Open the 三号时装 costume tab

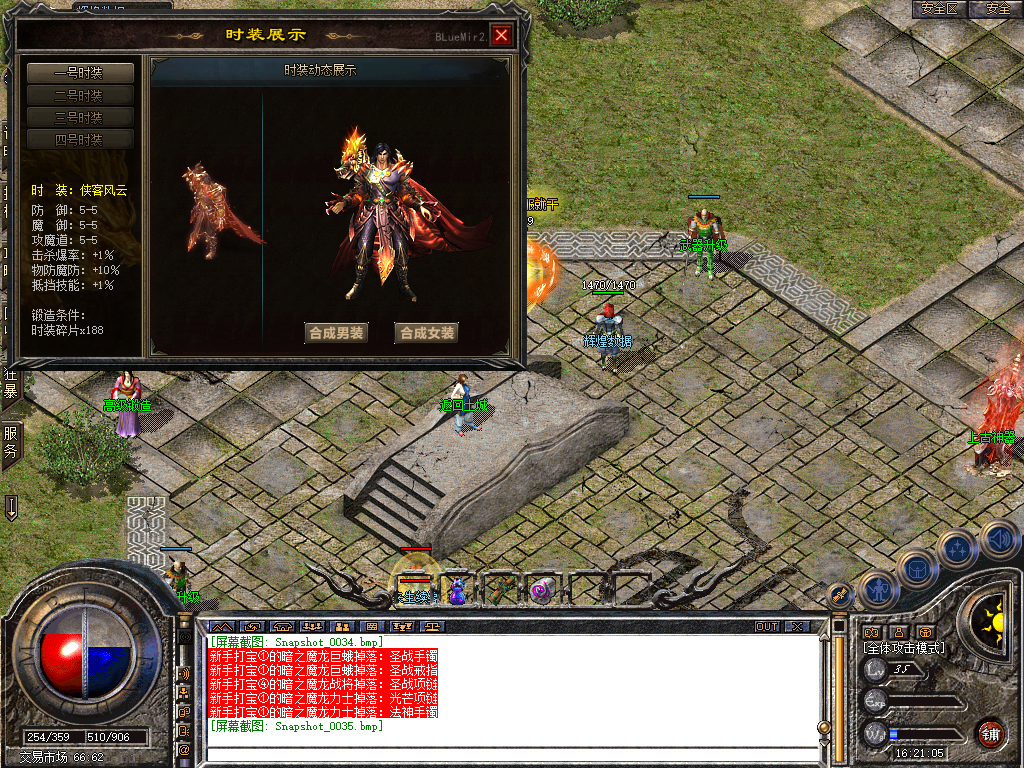79,118
